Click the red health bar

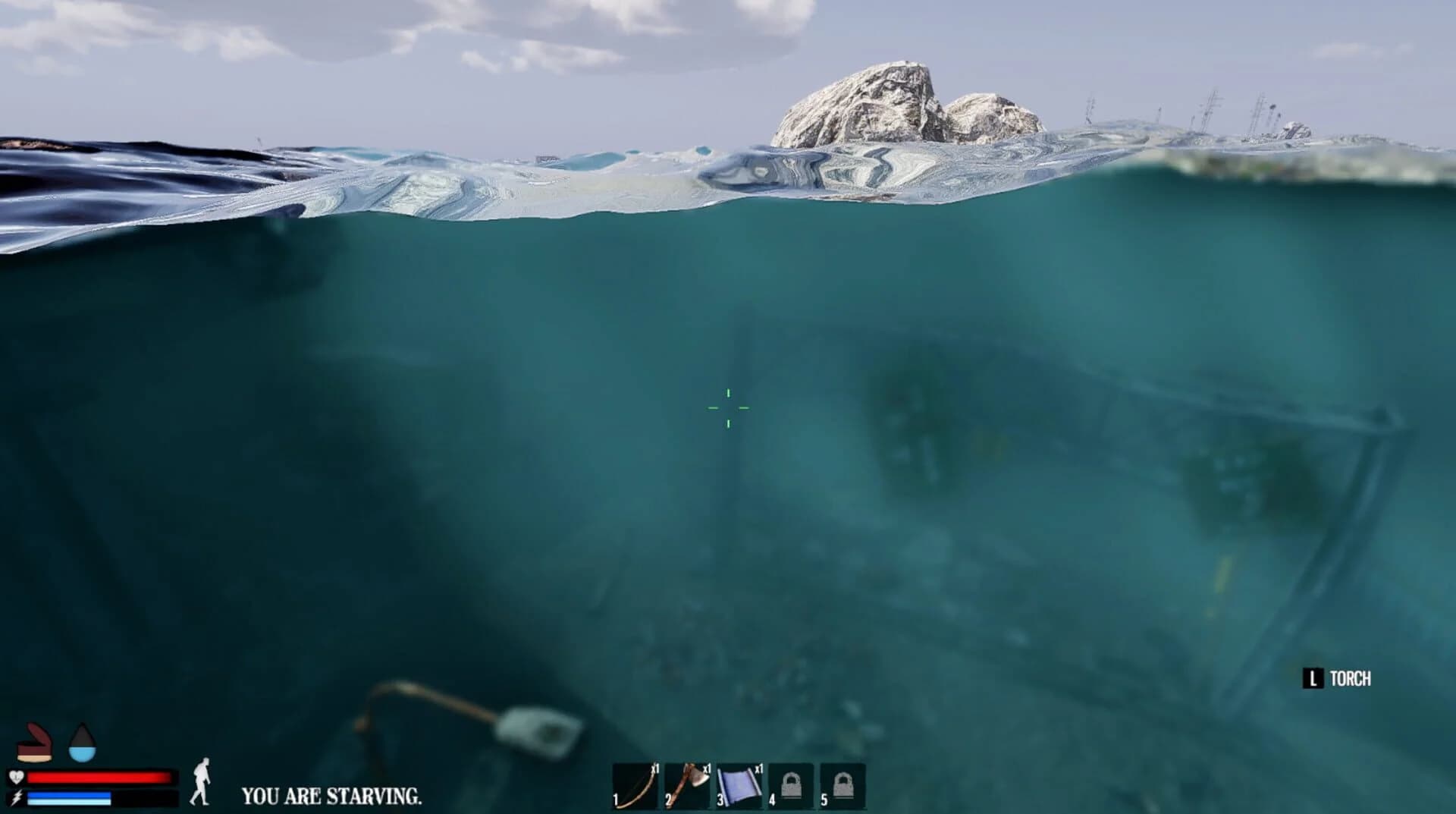(102, 776)
